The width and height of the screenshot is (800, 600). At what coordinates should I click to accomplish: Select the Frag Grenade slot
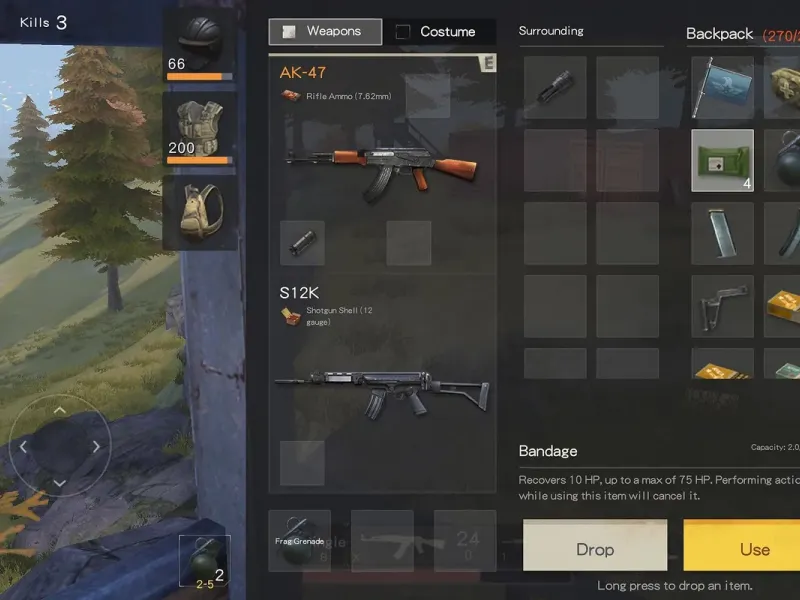[x=300, y=540]
